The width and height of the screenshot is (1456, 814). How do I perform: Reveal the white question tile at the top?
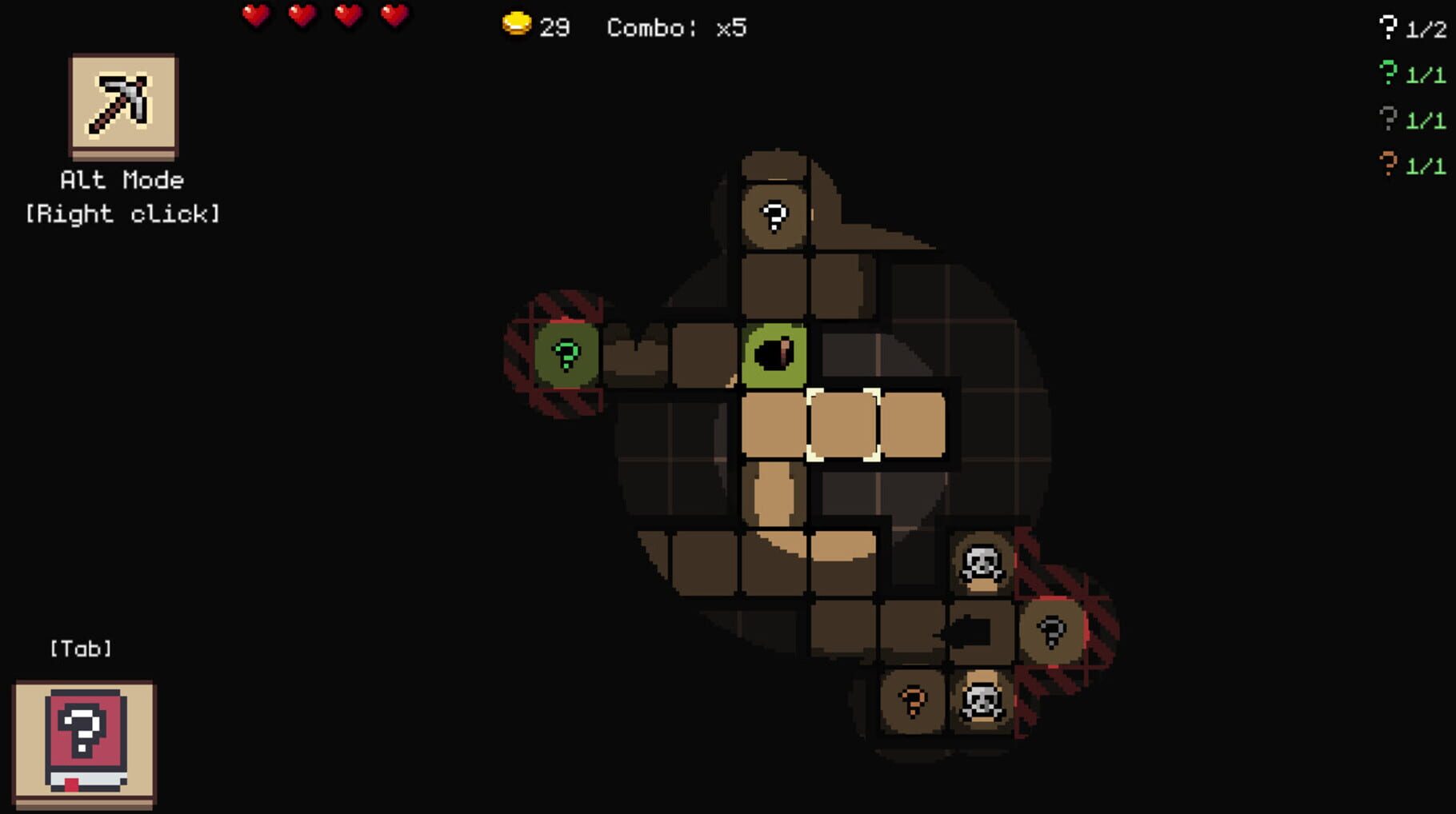[773, 215]
